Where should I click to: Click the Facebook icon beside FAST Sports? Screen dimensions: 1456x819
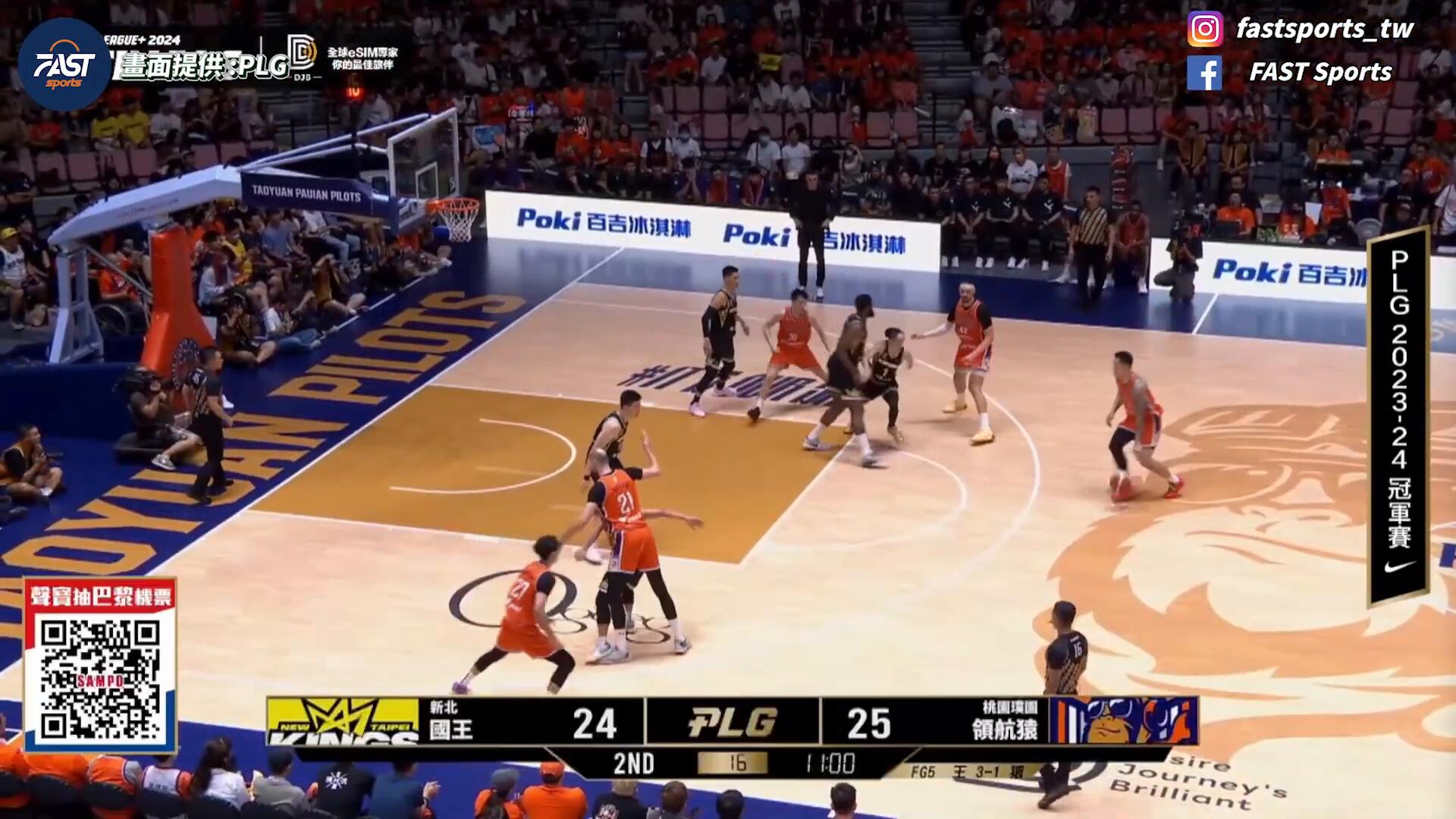tap(1205, 73)
